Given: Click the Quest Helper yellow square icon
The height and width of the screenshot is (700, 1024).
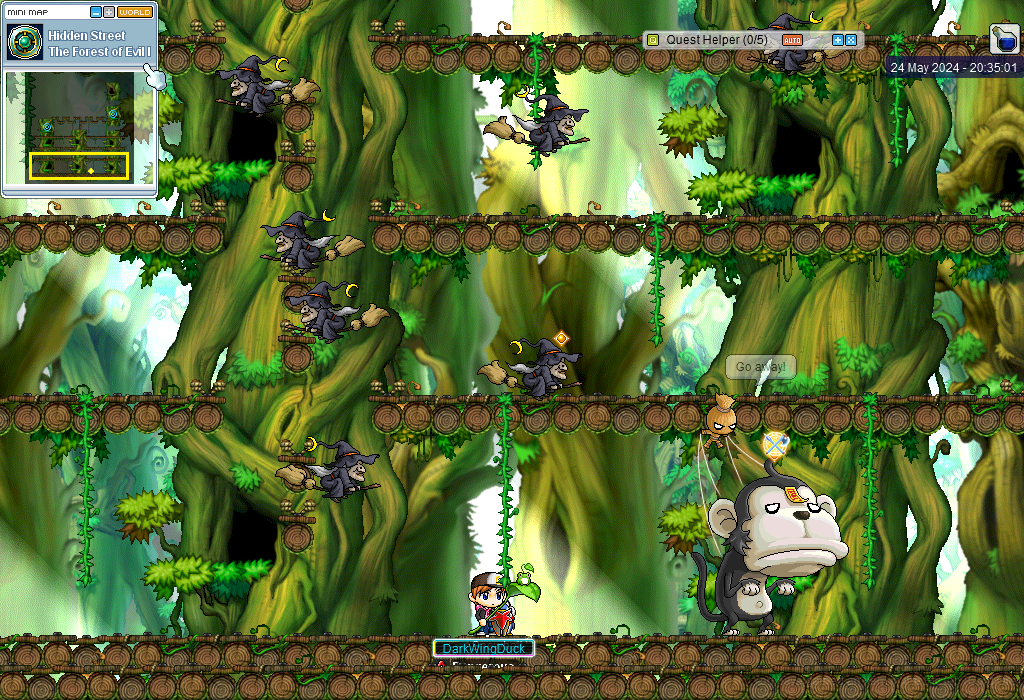Looking at the screenshot, I should (653, 40).
